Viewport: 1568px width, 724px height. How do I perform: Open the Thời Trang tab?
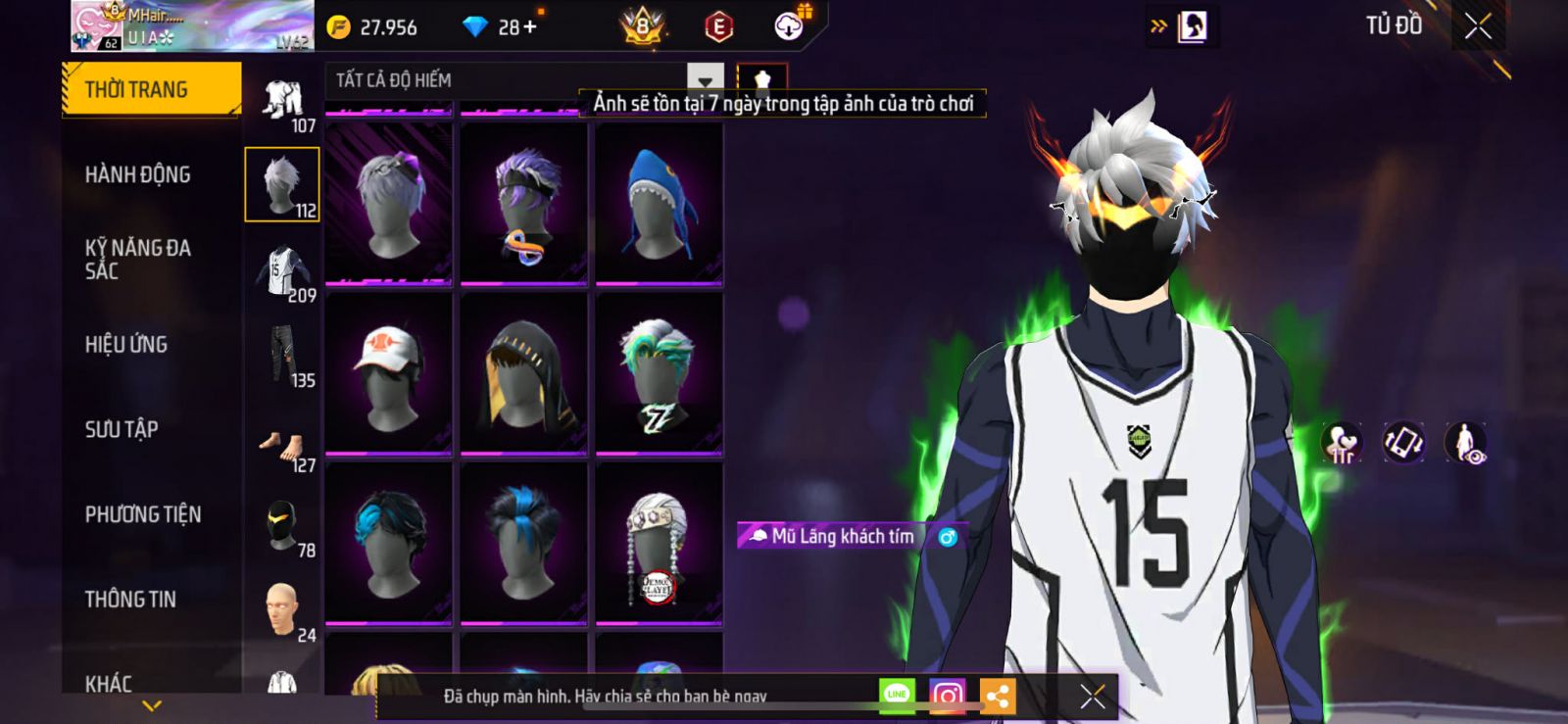point(151,89)
